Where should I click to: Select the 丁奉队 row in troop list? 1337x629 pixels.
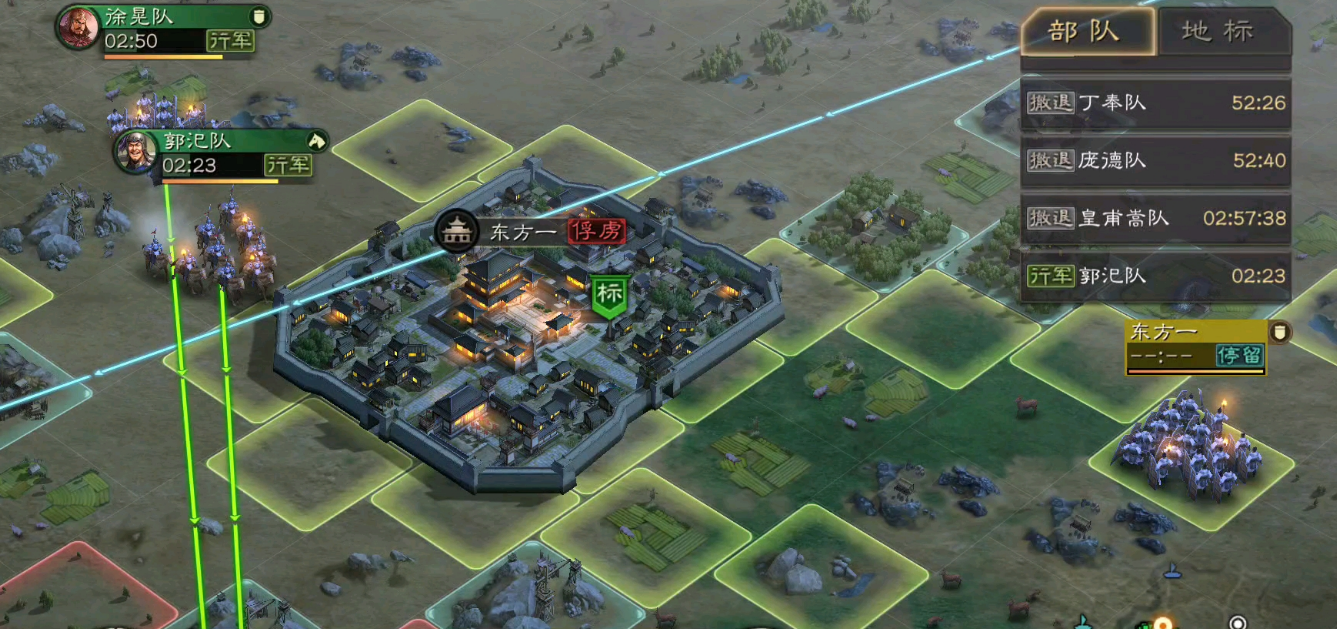pyautogui.click(x=1156, y=103)
